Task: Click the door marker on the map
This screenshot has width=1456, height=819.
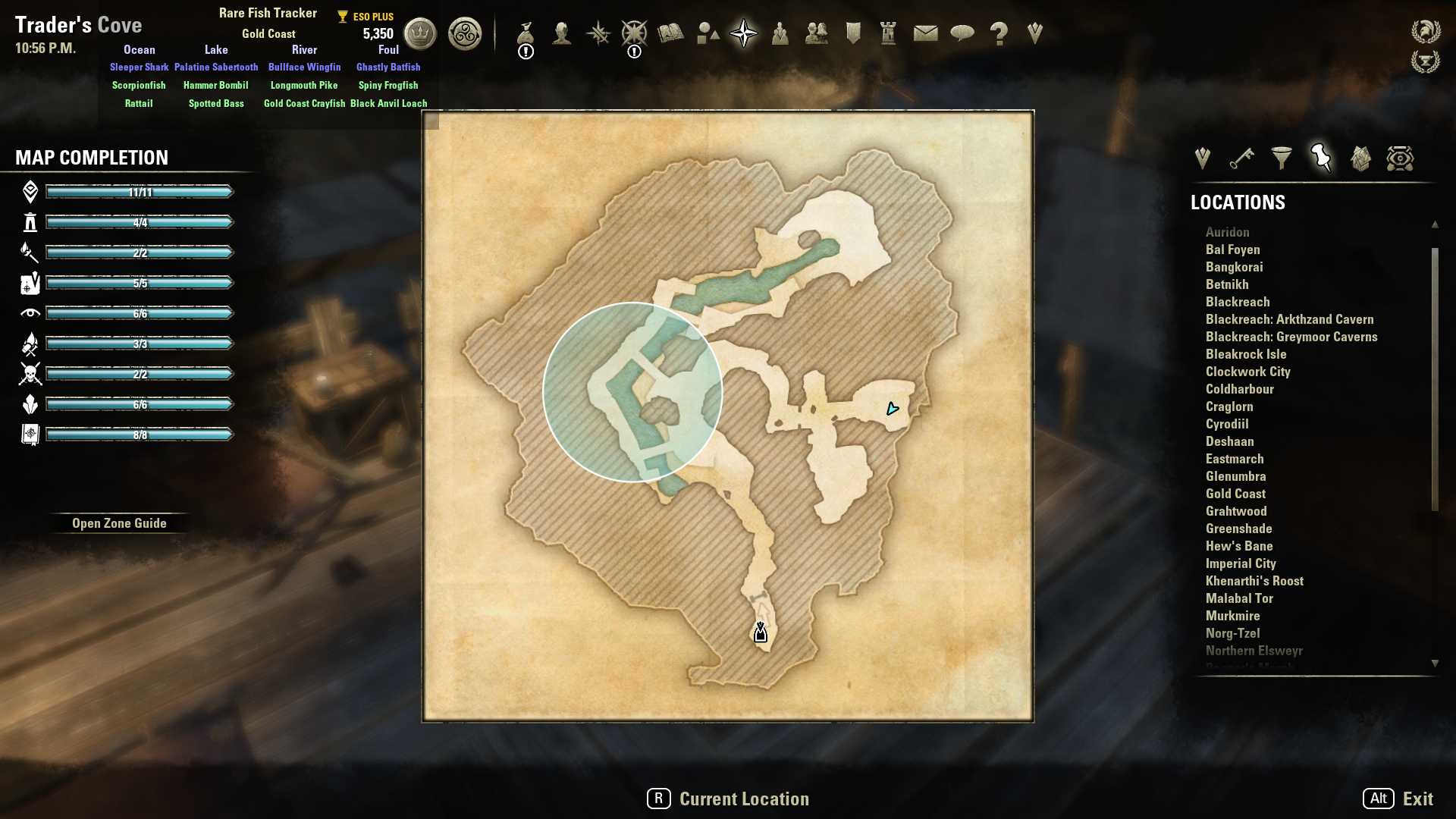Action: point(761,632)
